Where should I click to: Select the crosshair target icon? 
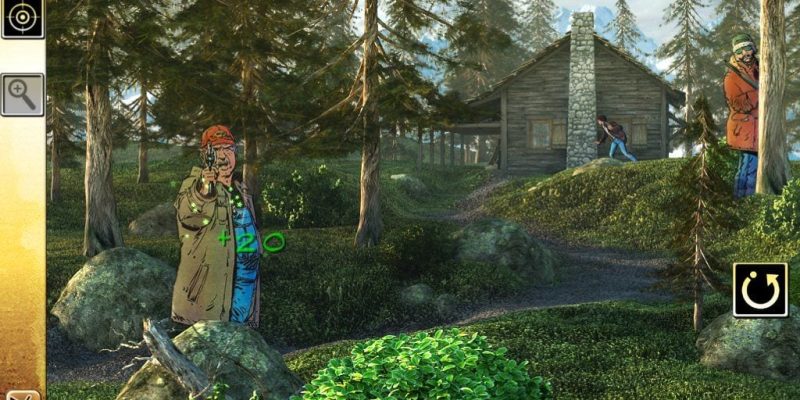coord(22,18)
